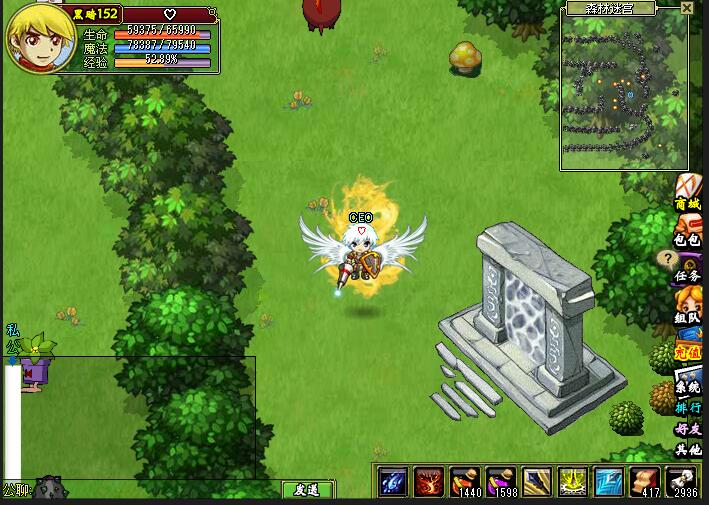Open the 充值 recharge menu
The image size is (709, 505).
pos(688,343)
